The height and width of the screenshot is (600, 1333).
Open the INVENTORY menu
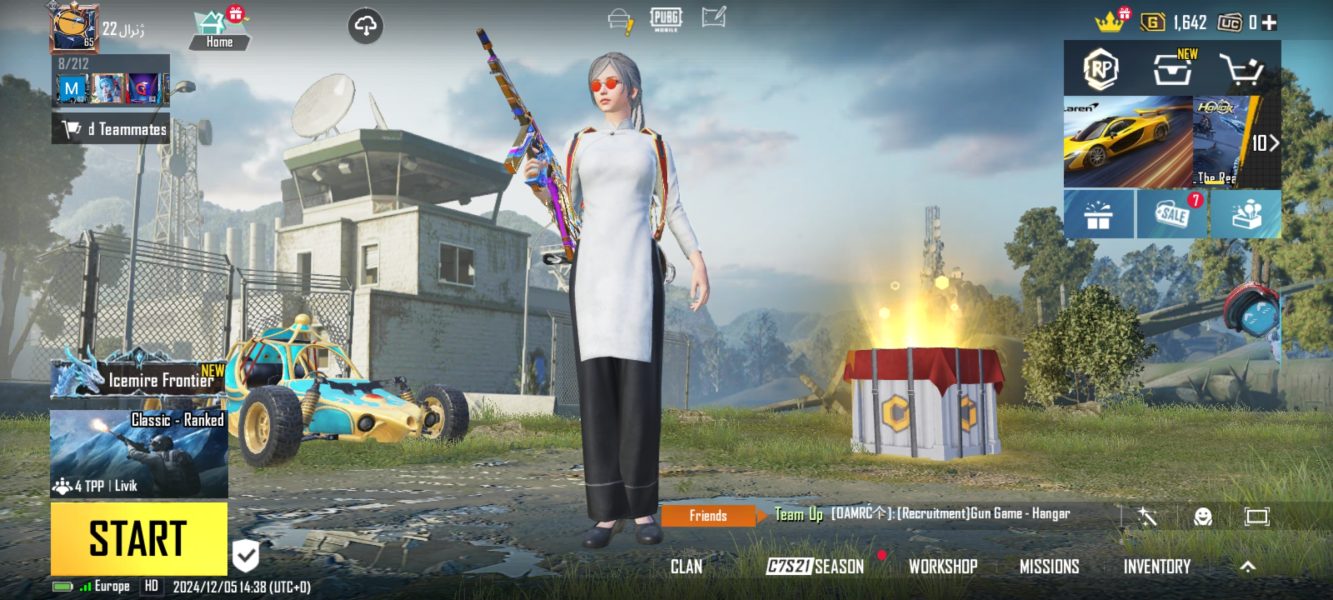coord(1156,567)
